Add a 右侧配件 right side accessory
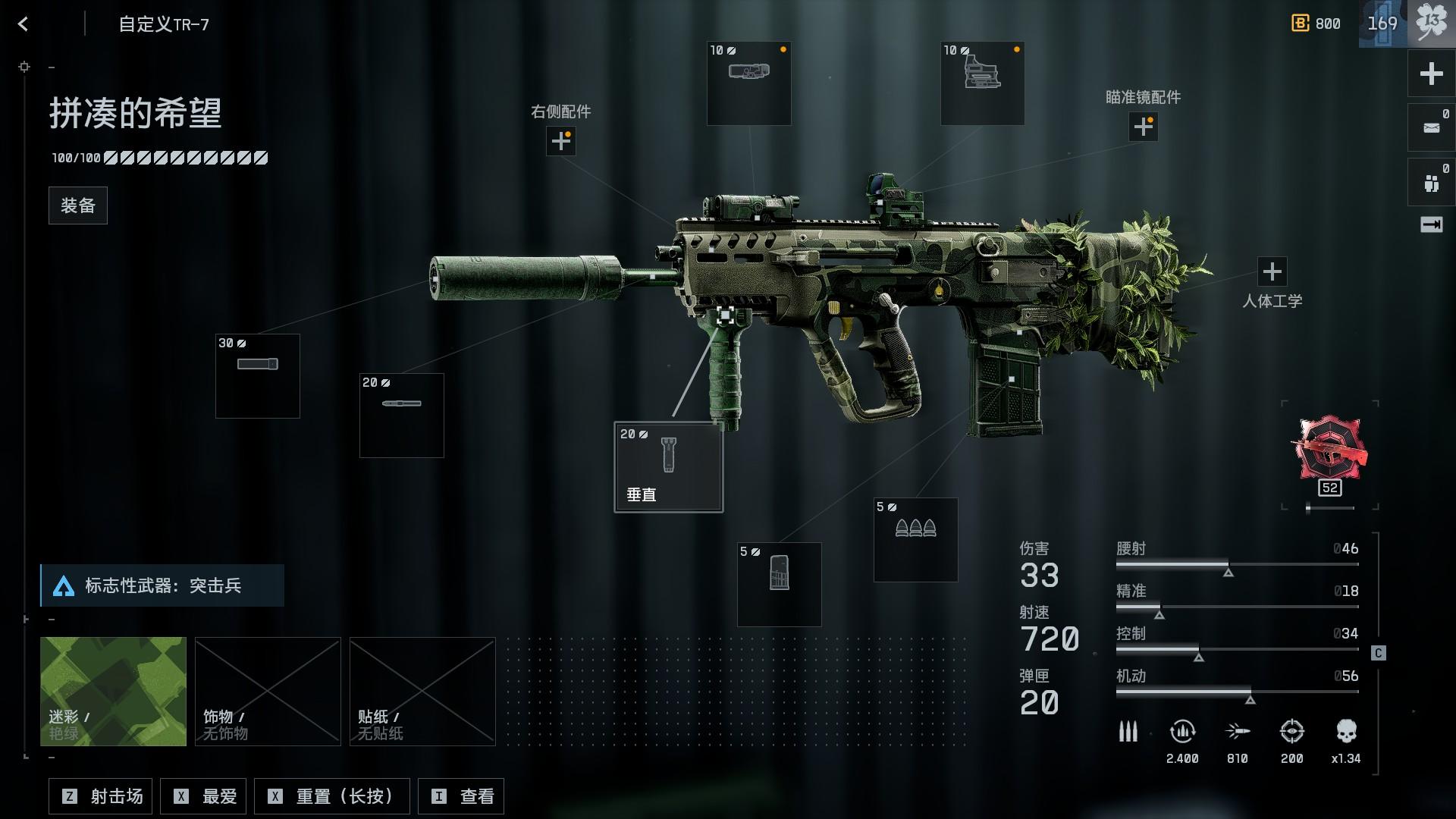 pos(561,141)
